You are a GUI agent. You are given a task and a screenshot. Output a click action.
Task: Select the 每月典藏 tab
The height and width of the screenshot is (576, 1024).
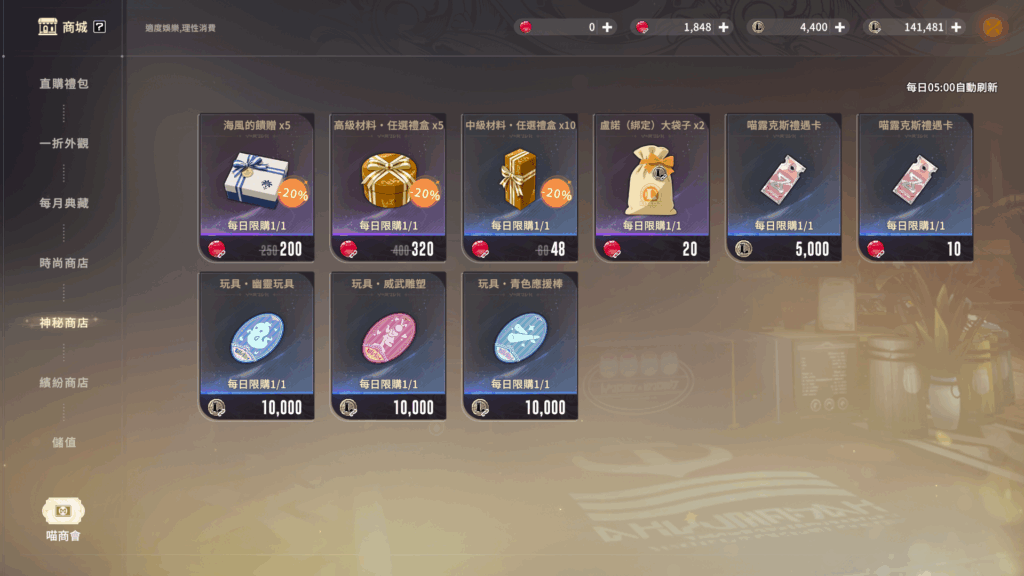(x=64, y=204)
